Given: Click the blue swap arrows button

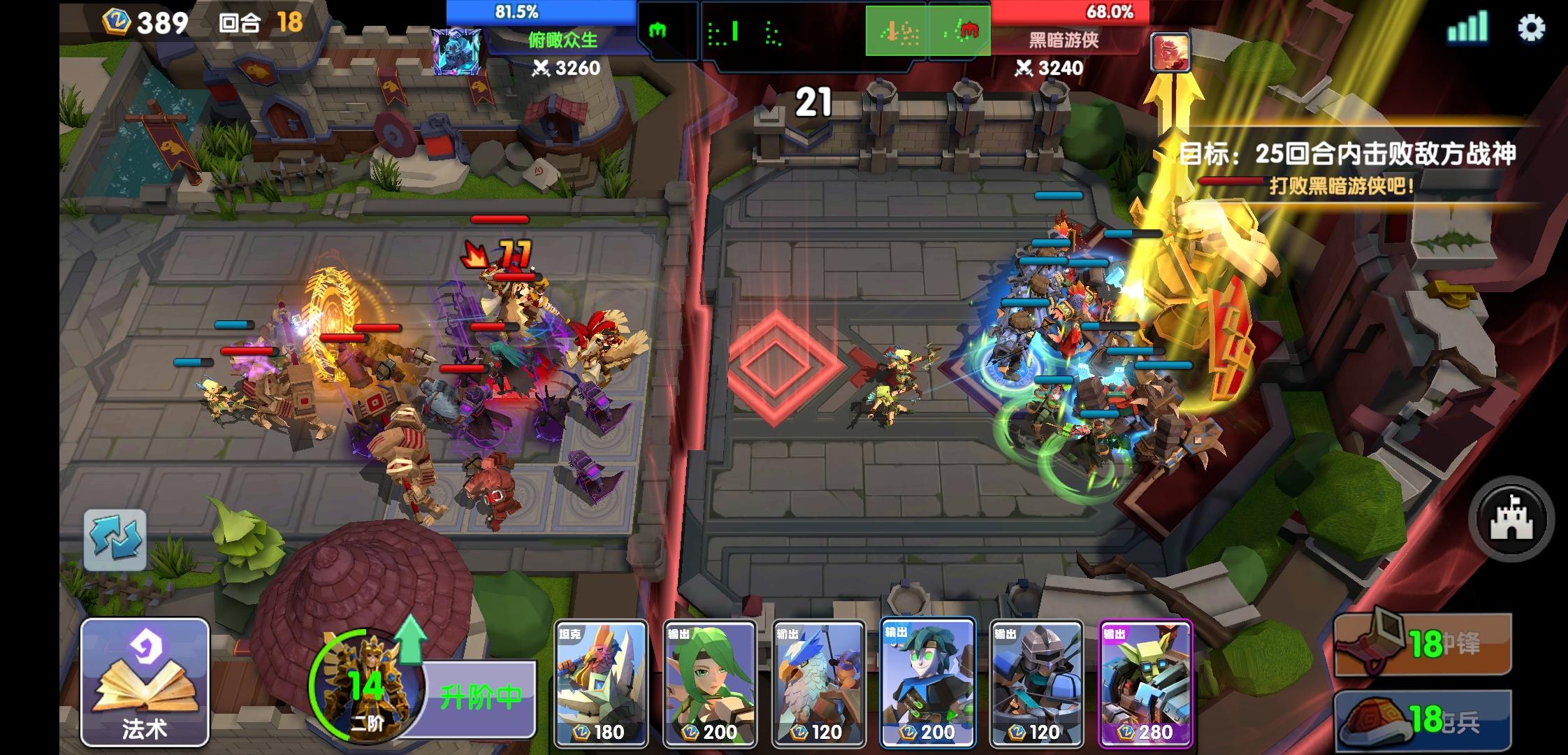Looking at the screenshot, I should [115, 540].
